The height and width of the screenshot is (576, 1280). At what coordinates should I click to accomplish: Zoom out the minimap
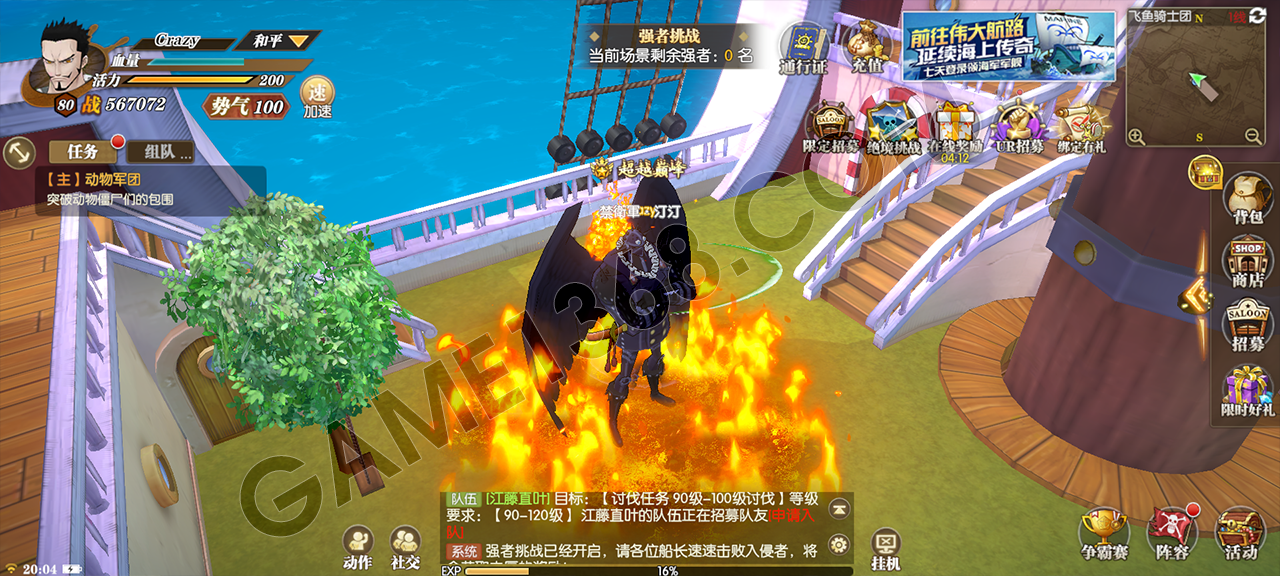click(1253, 136)
